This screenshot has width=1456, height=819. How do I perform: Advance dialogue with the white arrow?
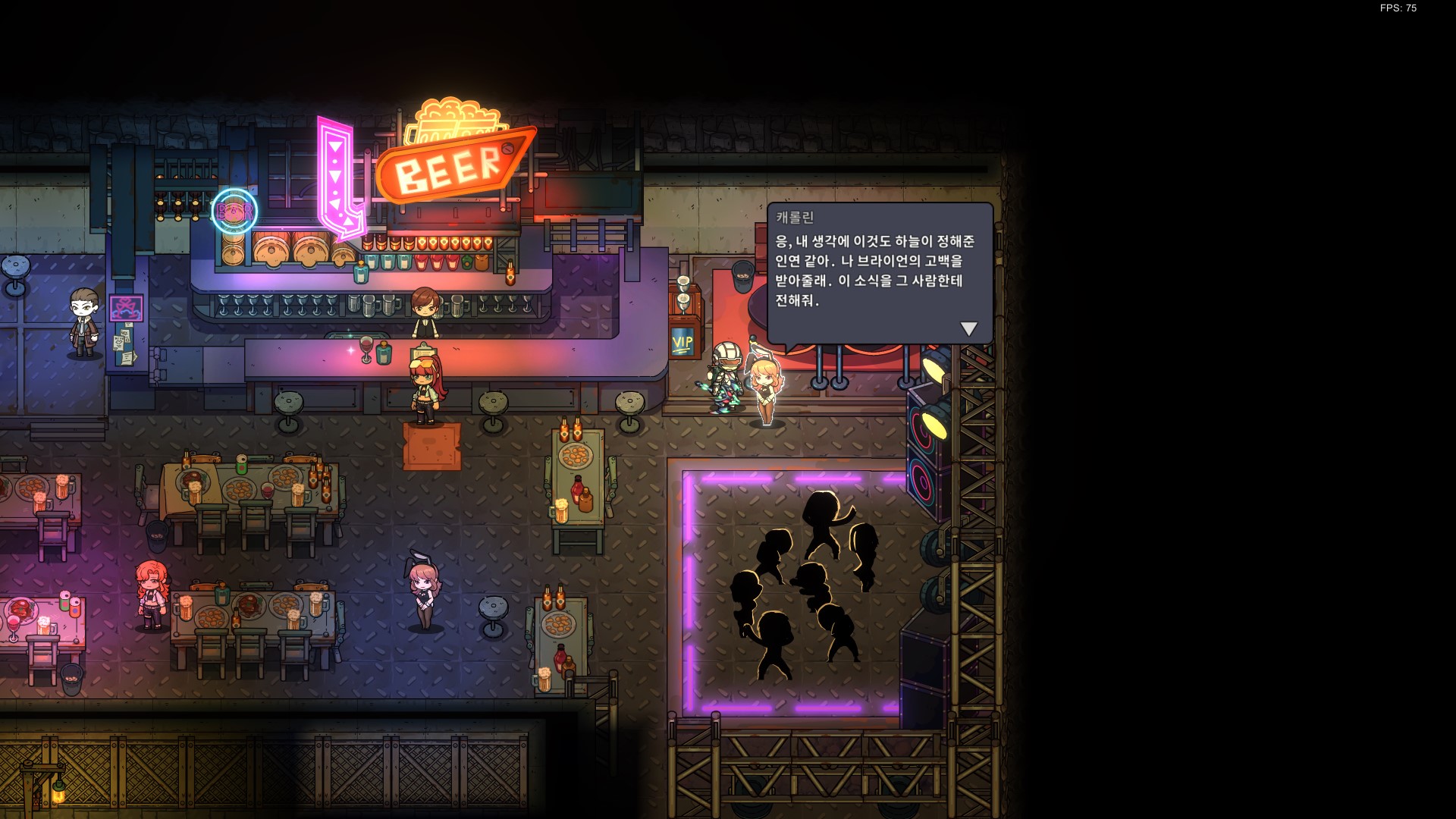[x=968, y=329]
